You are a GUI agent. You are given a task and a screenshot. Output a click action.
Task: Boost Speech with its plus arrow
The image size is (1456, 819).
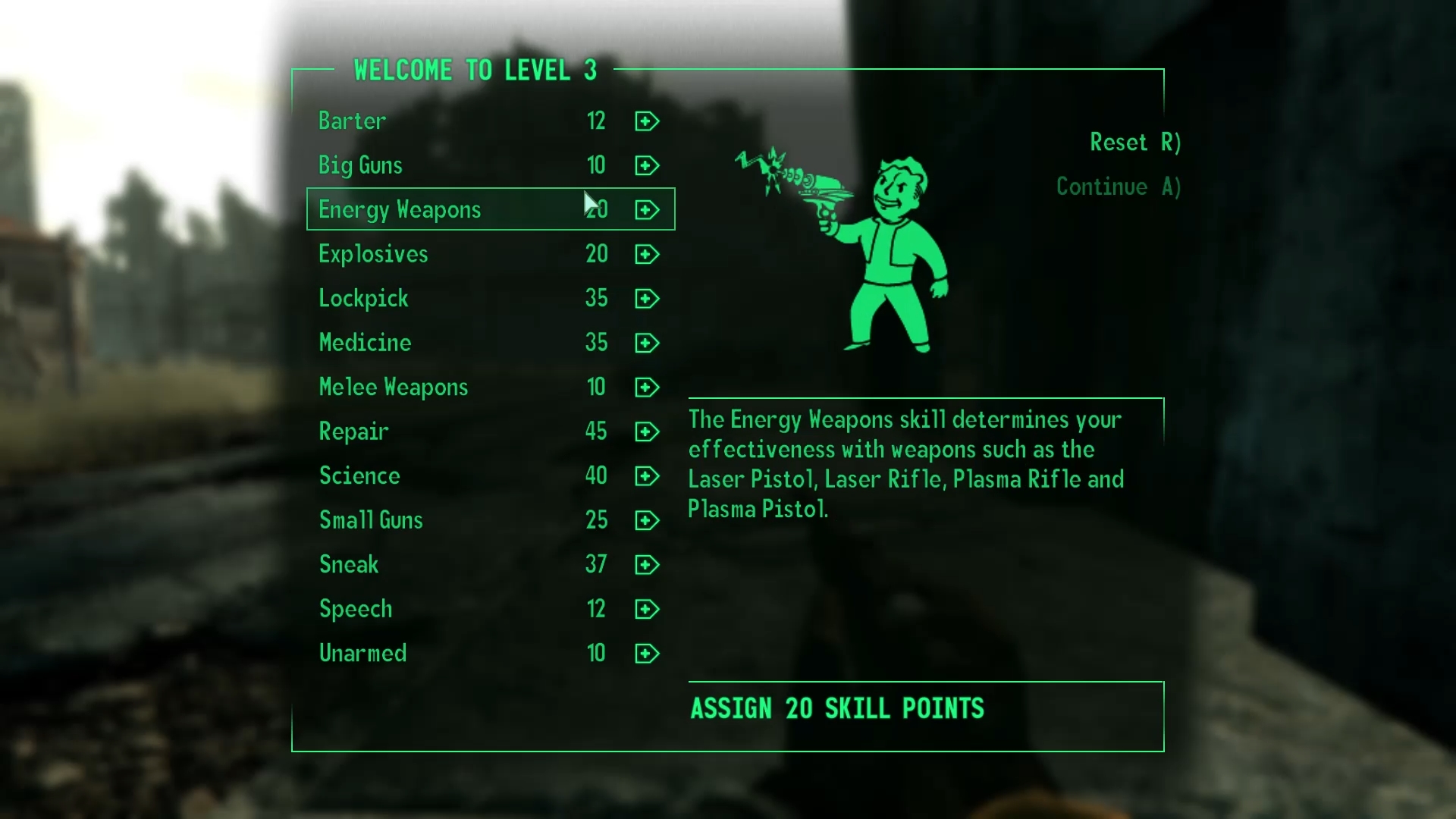647,609
